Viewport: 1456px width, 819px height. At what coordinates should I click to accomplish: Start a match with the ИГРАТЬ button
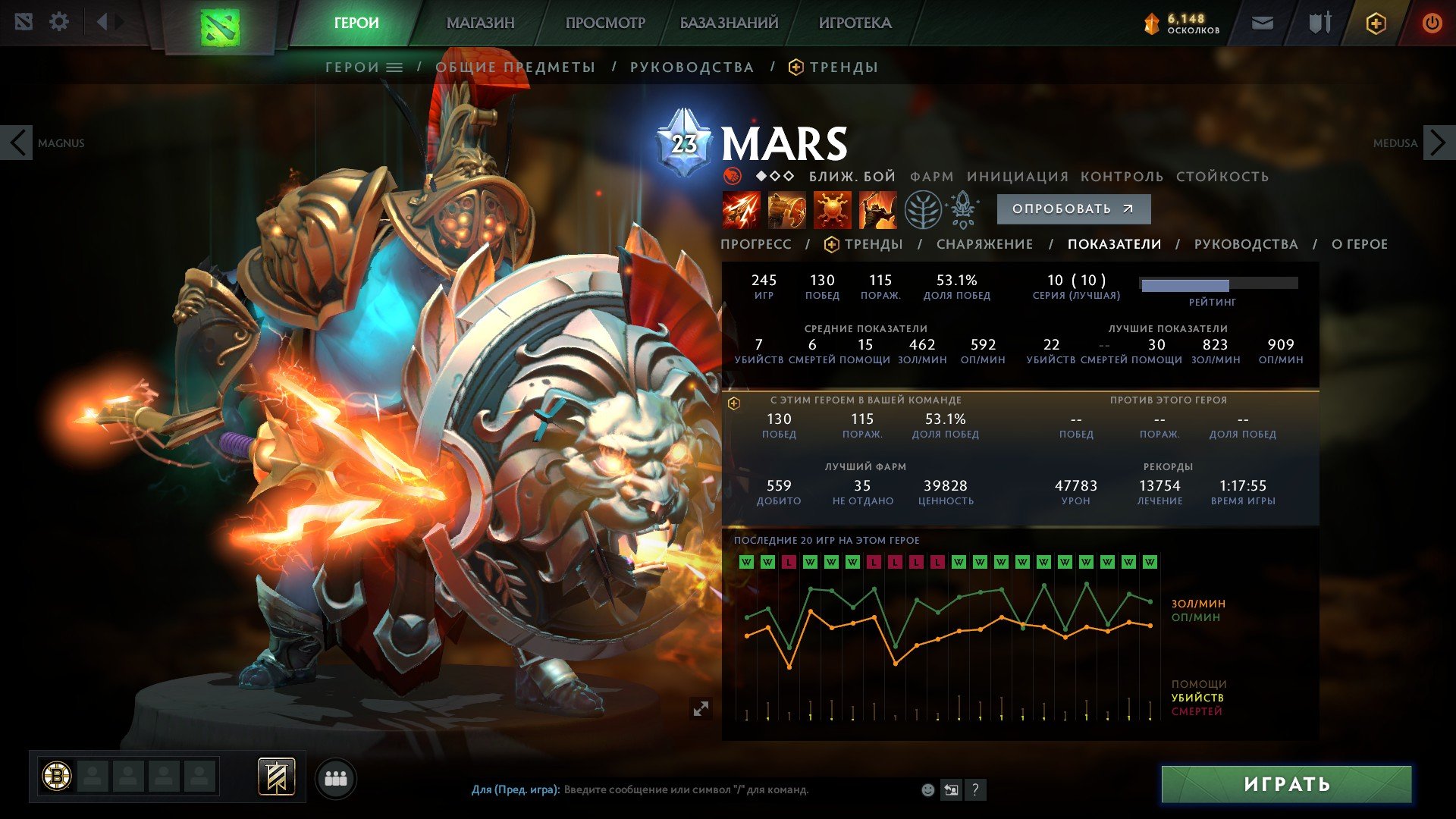[x=1286, y=784]
